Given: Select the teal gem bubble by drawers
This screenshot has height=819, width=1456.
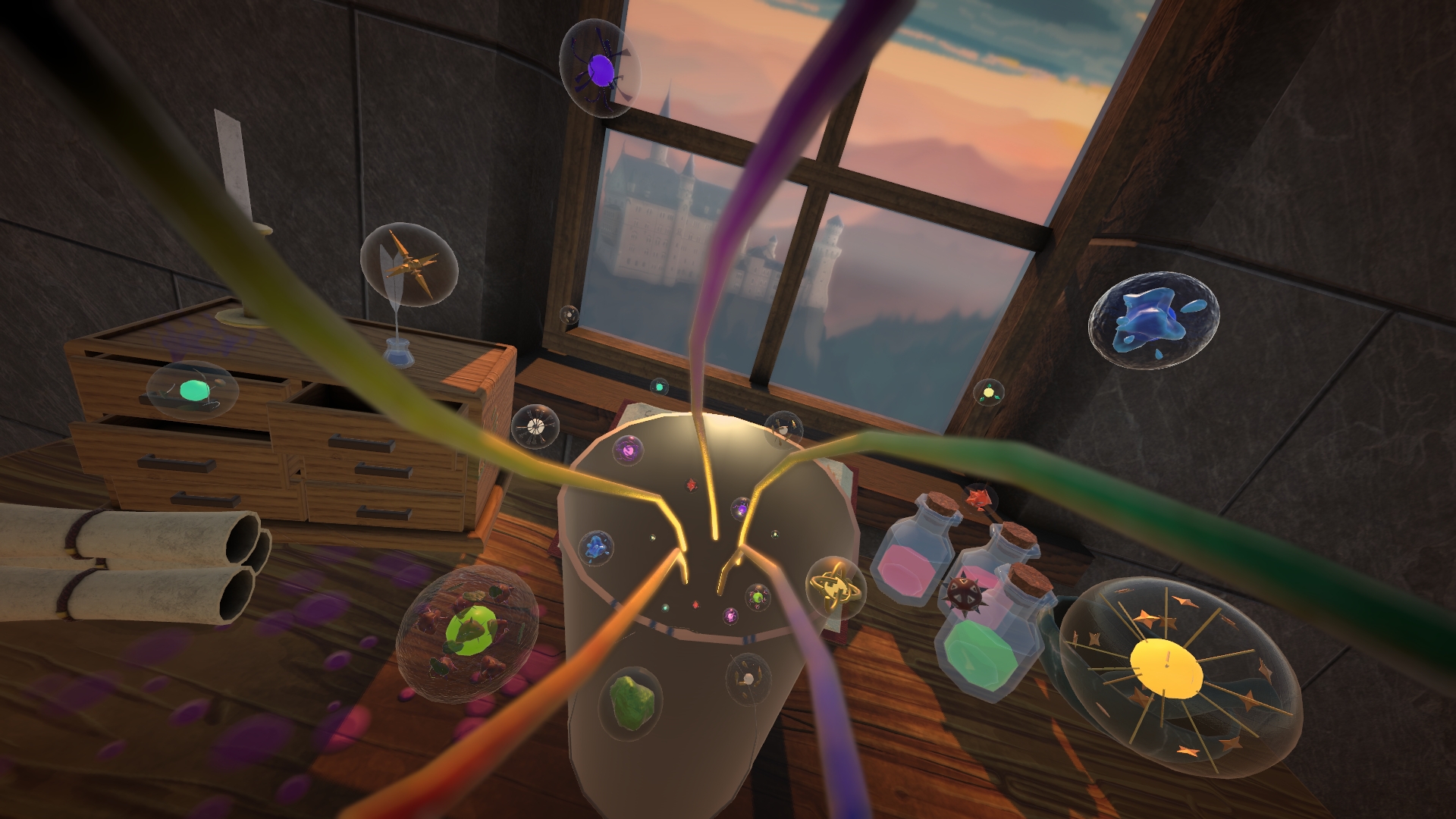Looking at the screenshot, I should pyautogui.click(x=193, y=392).
